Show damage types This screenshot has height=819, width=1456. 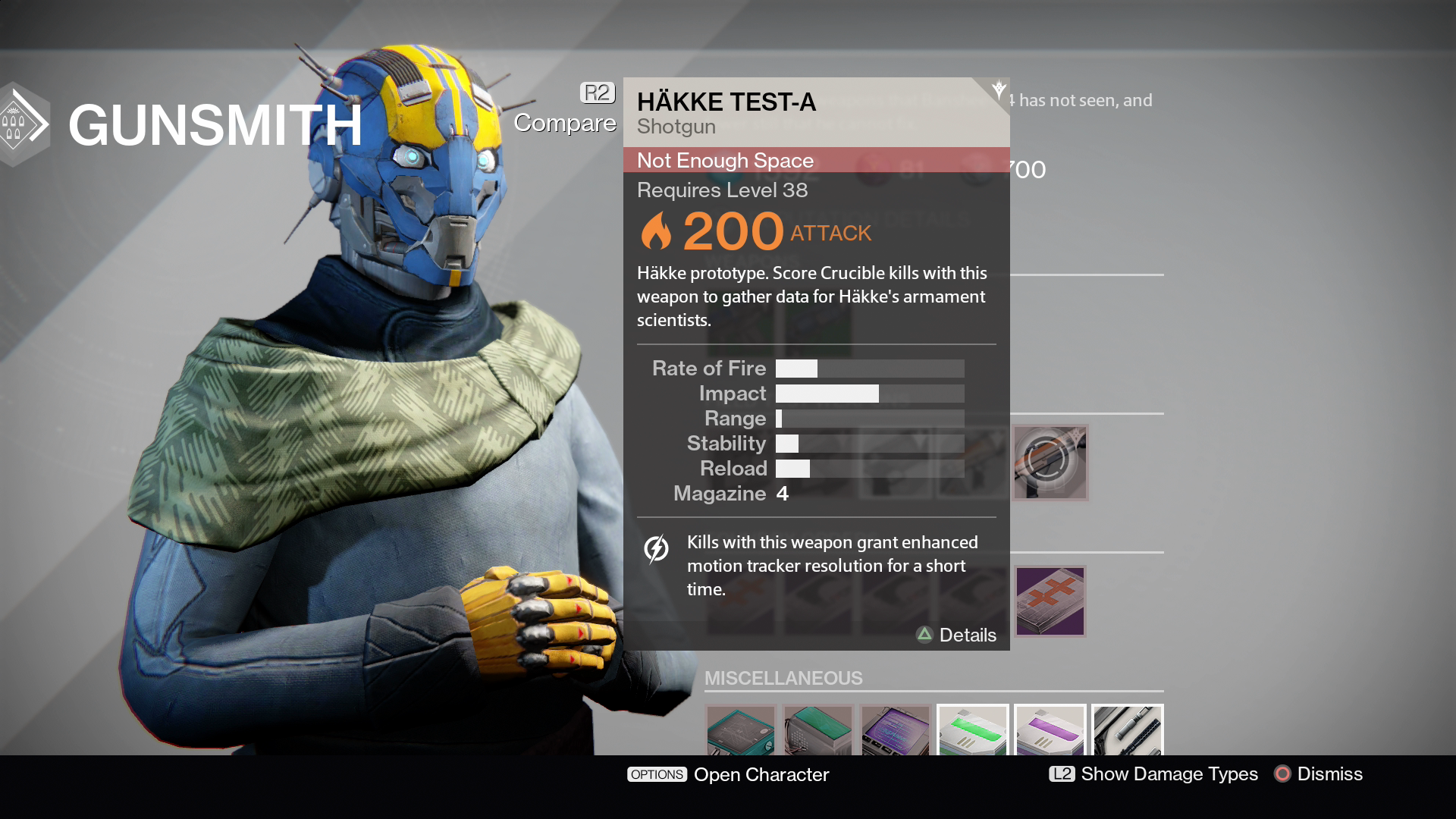point(1153,773)
